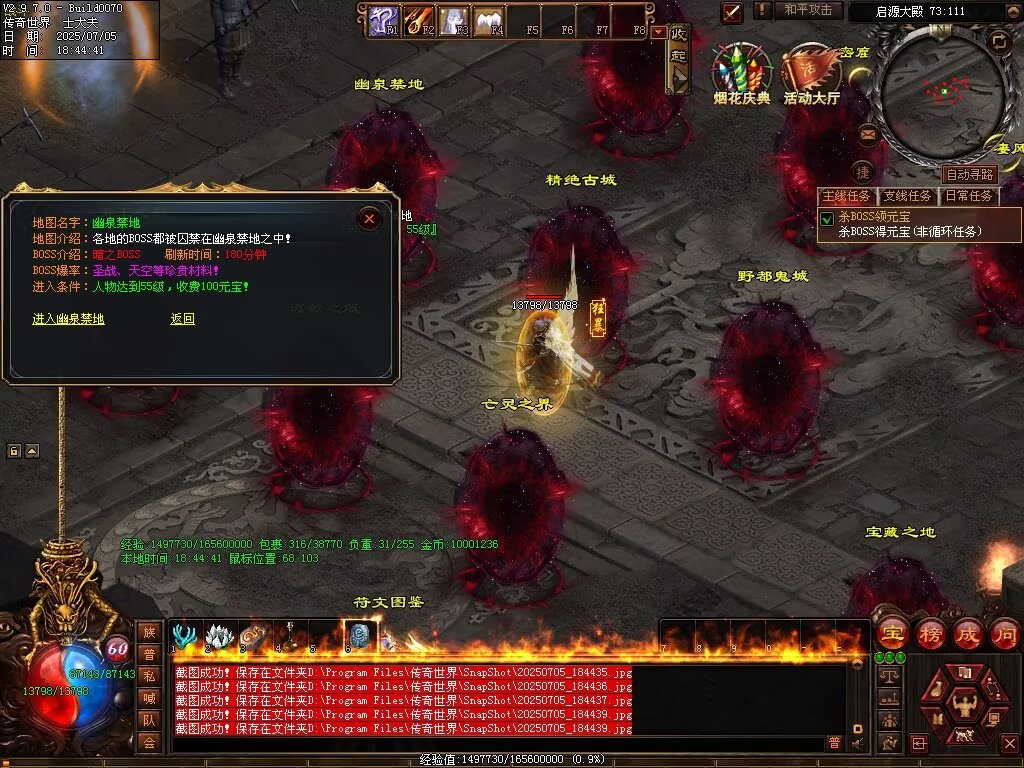This screenshot has height=768, width=1024.
Task: Select the 队 team chat channel
Action: pyautogui.click(x=148, y=719)
